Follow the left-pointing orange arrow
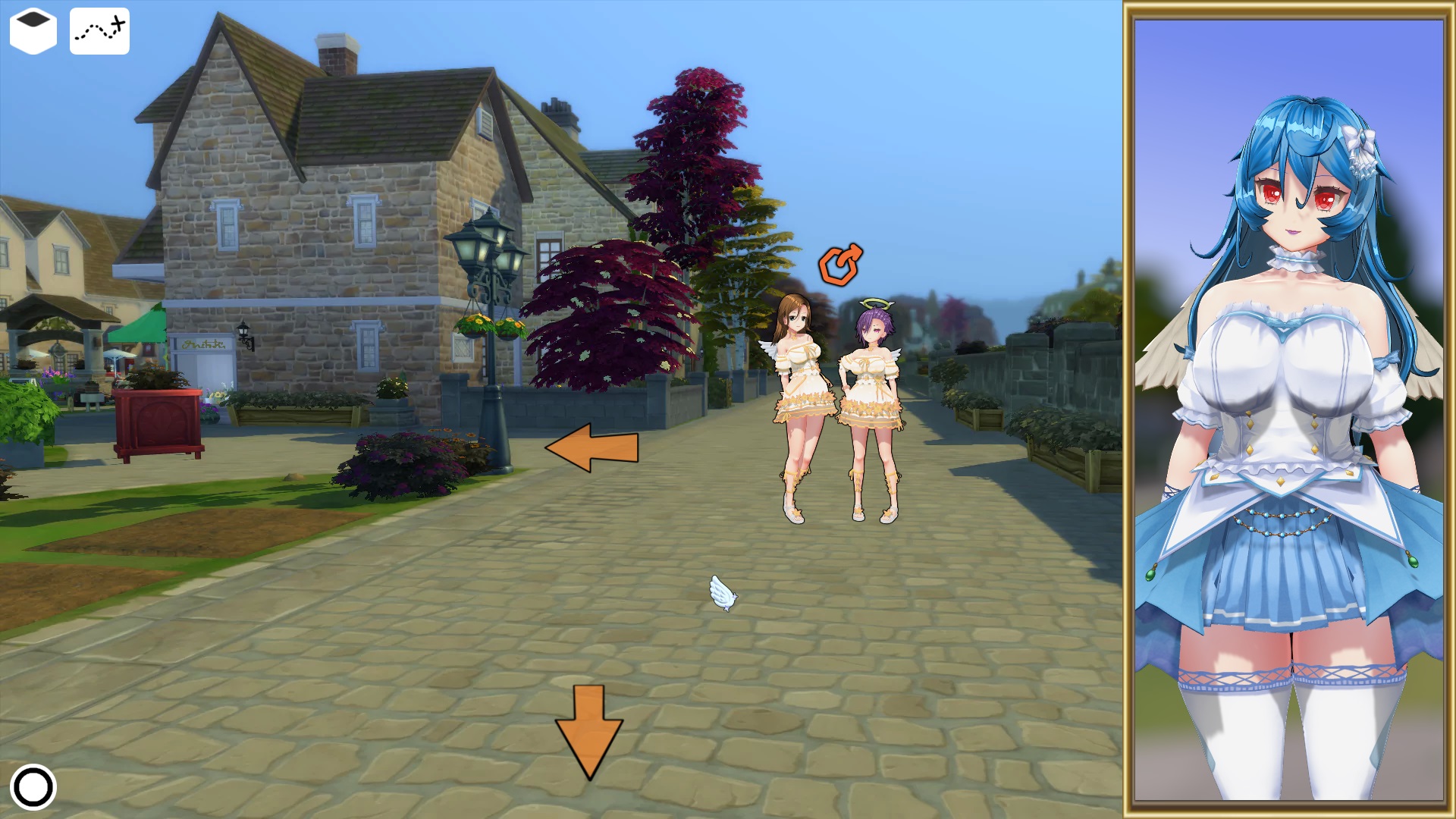Screen dimensions: 1456x819 591,447
